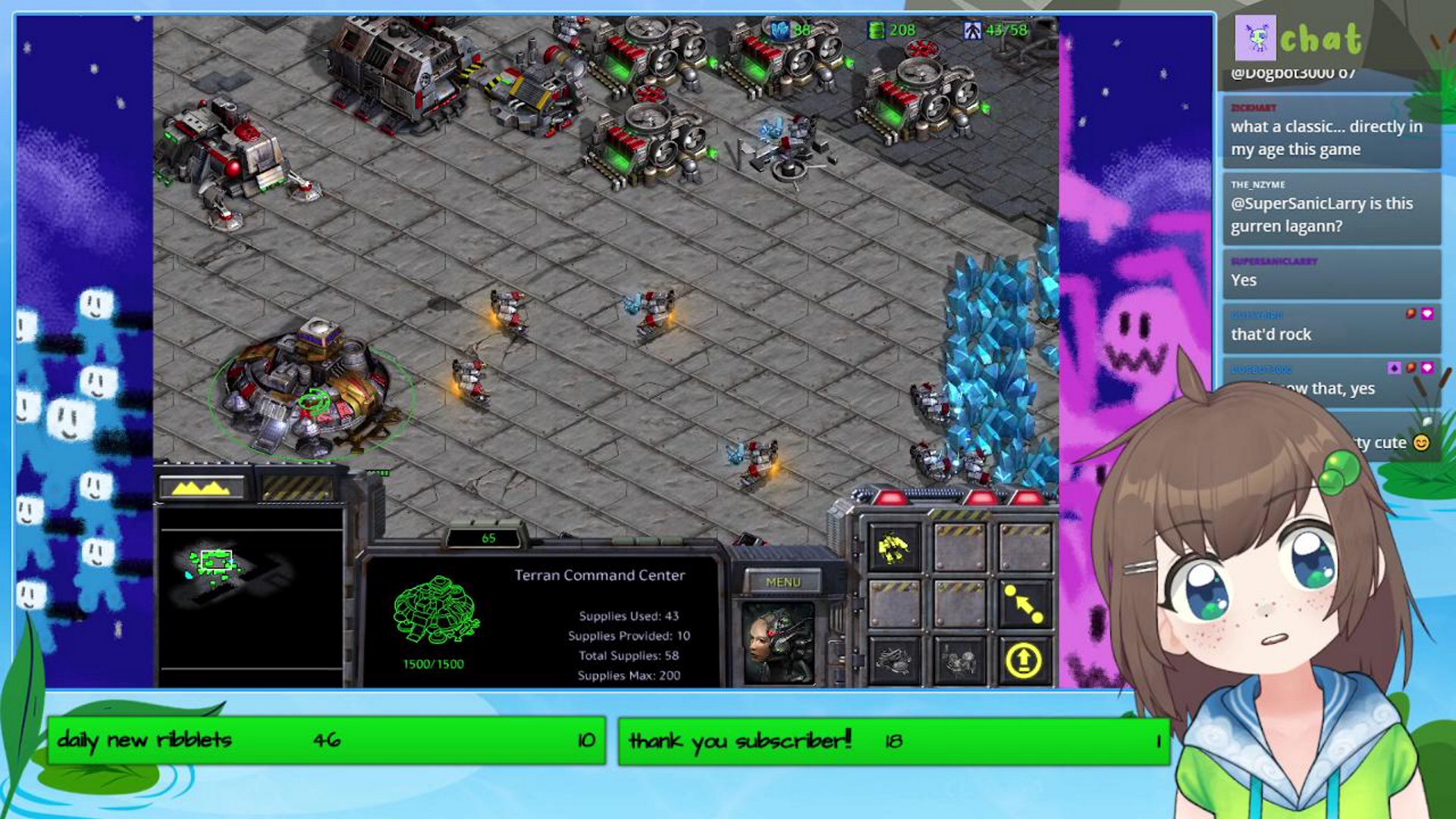Click the grayed Comsat Station addon icon

click(x=896, y=660)
